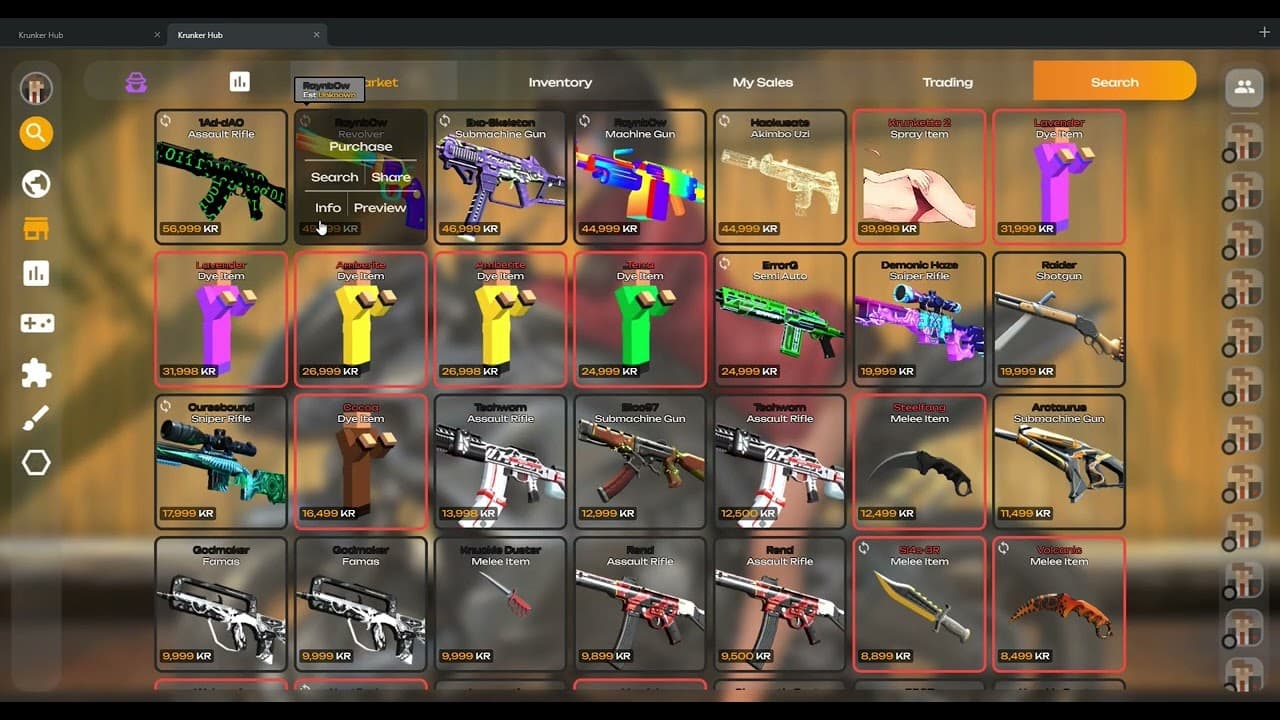
Task: Click the purple hat icon in the top bar
Action: click(x=135, y=82)
